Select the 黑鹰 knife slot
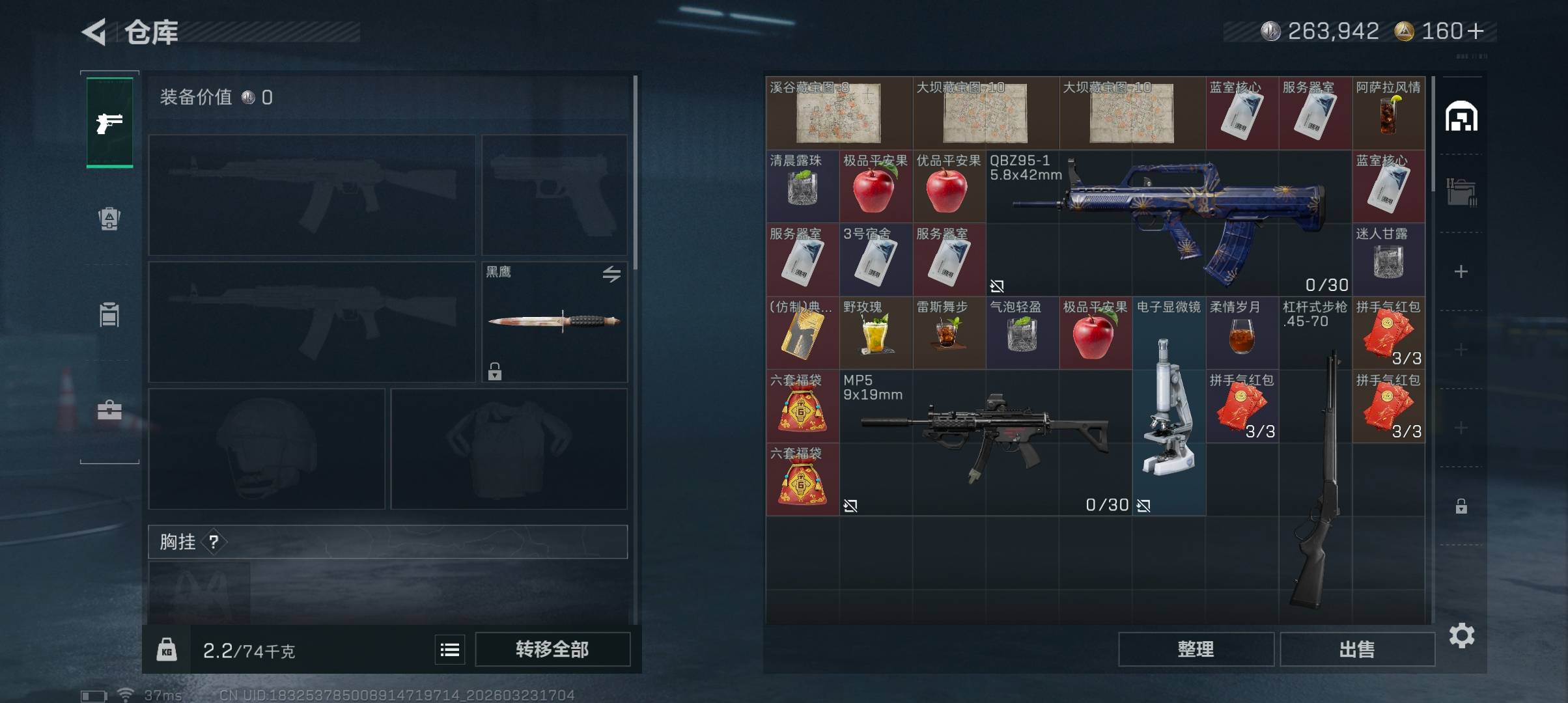This screenshot has height=703, width=1568. tap(554, 322)
